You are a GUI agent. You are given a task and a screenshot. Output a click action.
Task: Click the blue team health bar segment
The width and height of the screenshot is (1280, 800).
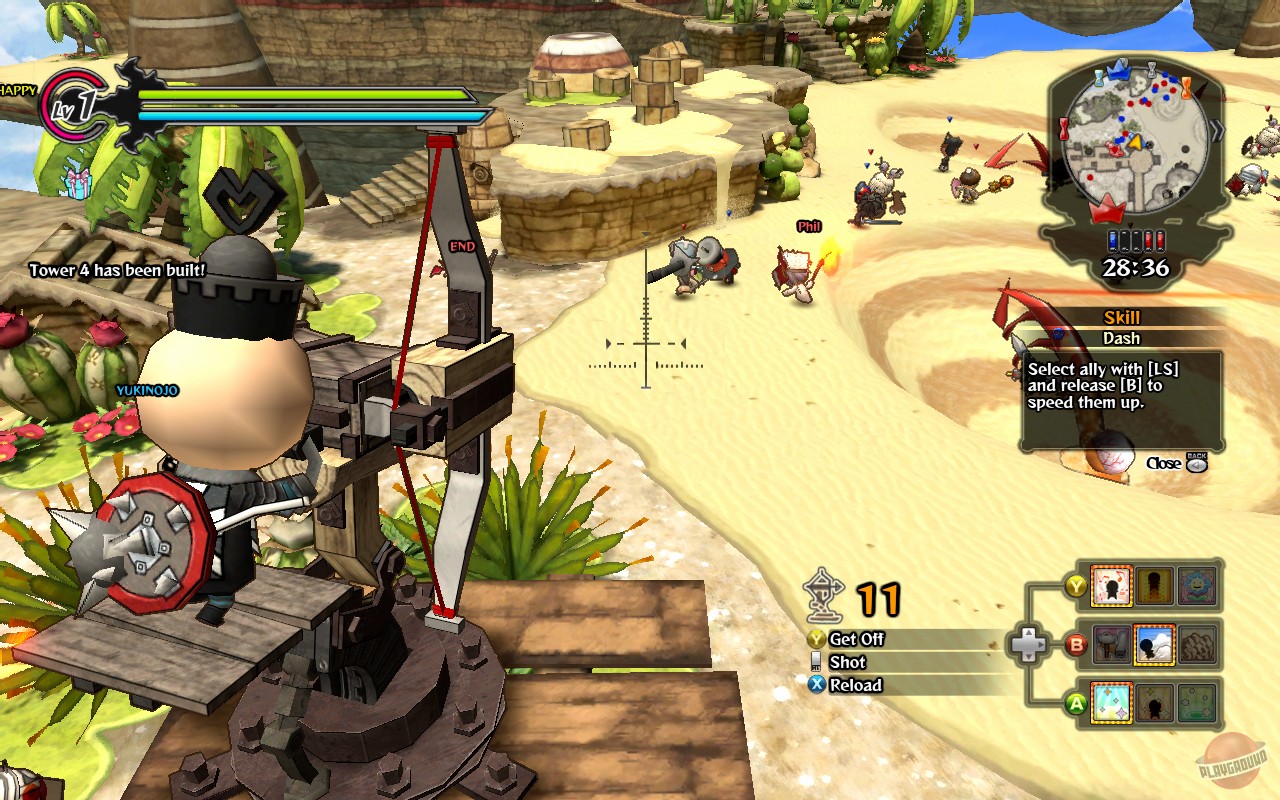1112,240
